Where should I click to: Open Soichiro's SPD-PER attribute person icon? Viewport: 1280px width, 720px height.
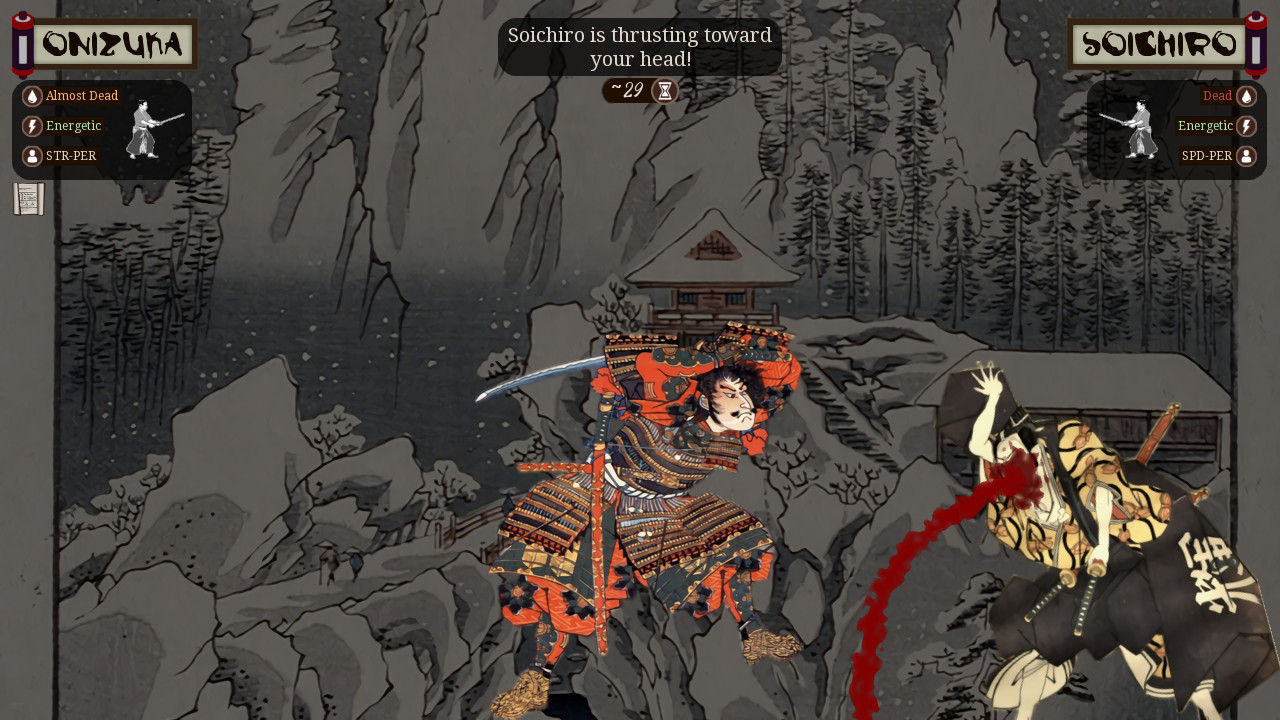pyautogui.click(x=1248, y=155)
